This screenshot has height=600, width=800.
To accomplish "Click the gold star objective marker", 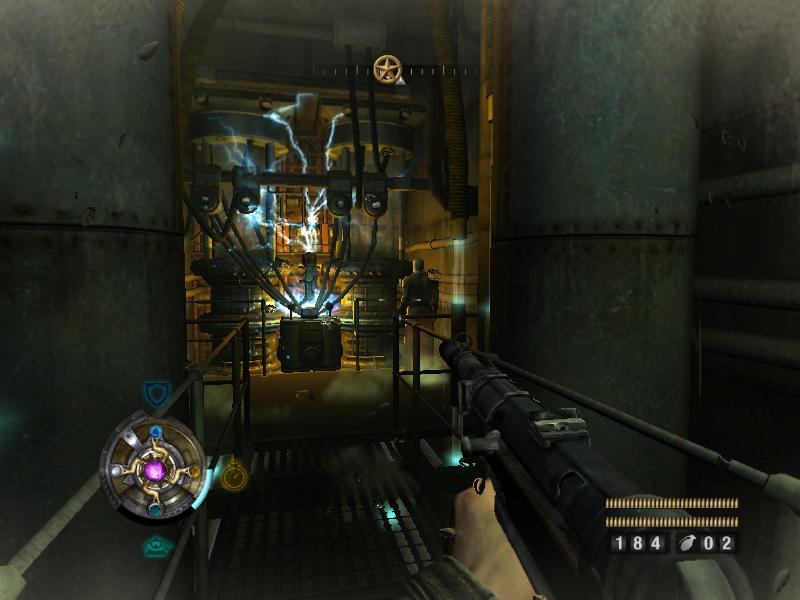I will [x=386, y=69].
